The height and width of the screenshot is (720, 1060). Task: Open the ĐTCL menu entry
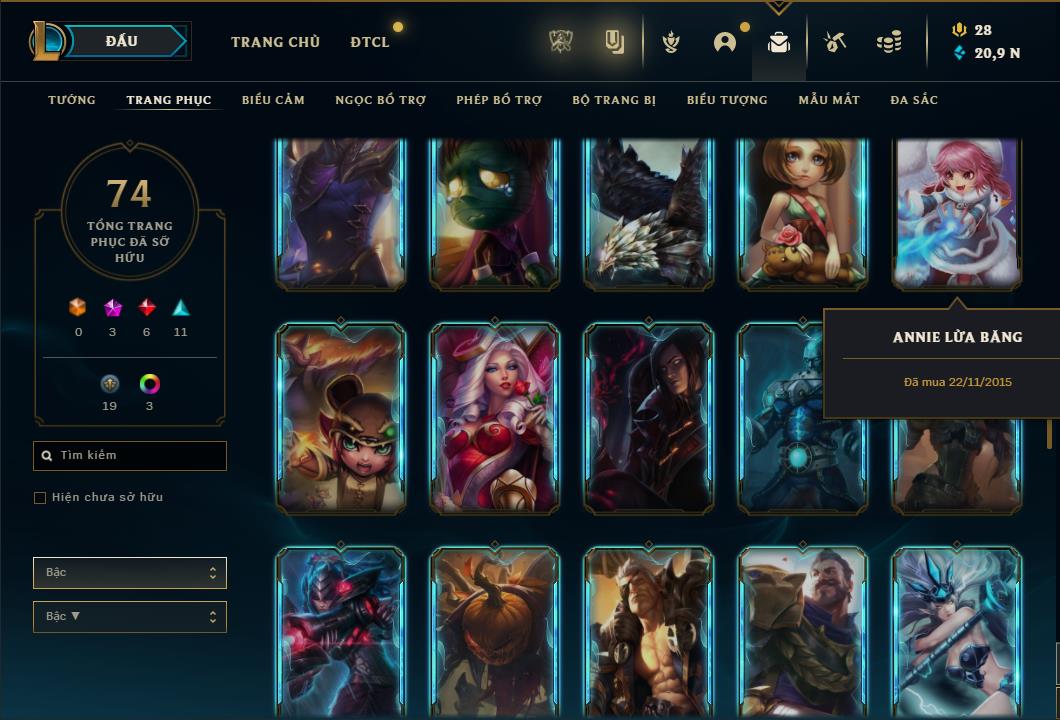370,42
